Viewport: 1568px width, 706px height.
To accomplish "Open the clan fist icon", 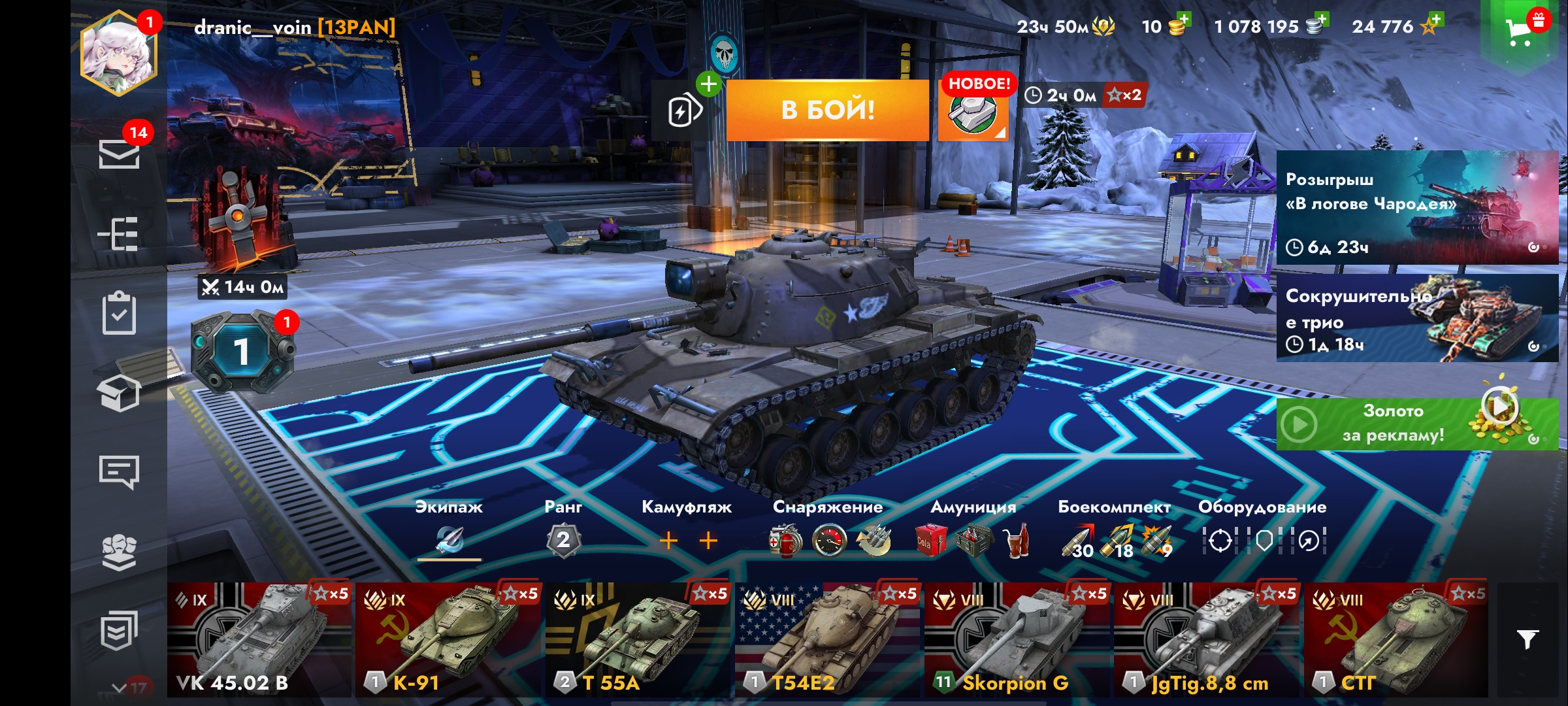I will [x=119, y=552].
